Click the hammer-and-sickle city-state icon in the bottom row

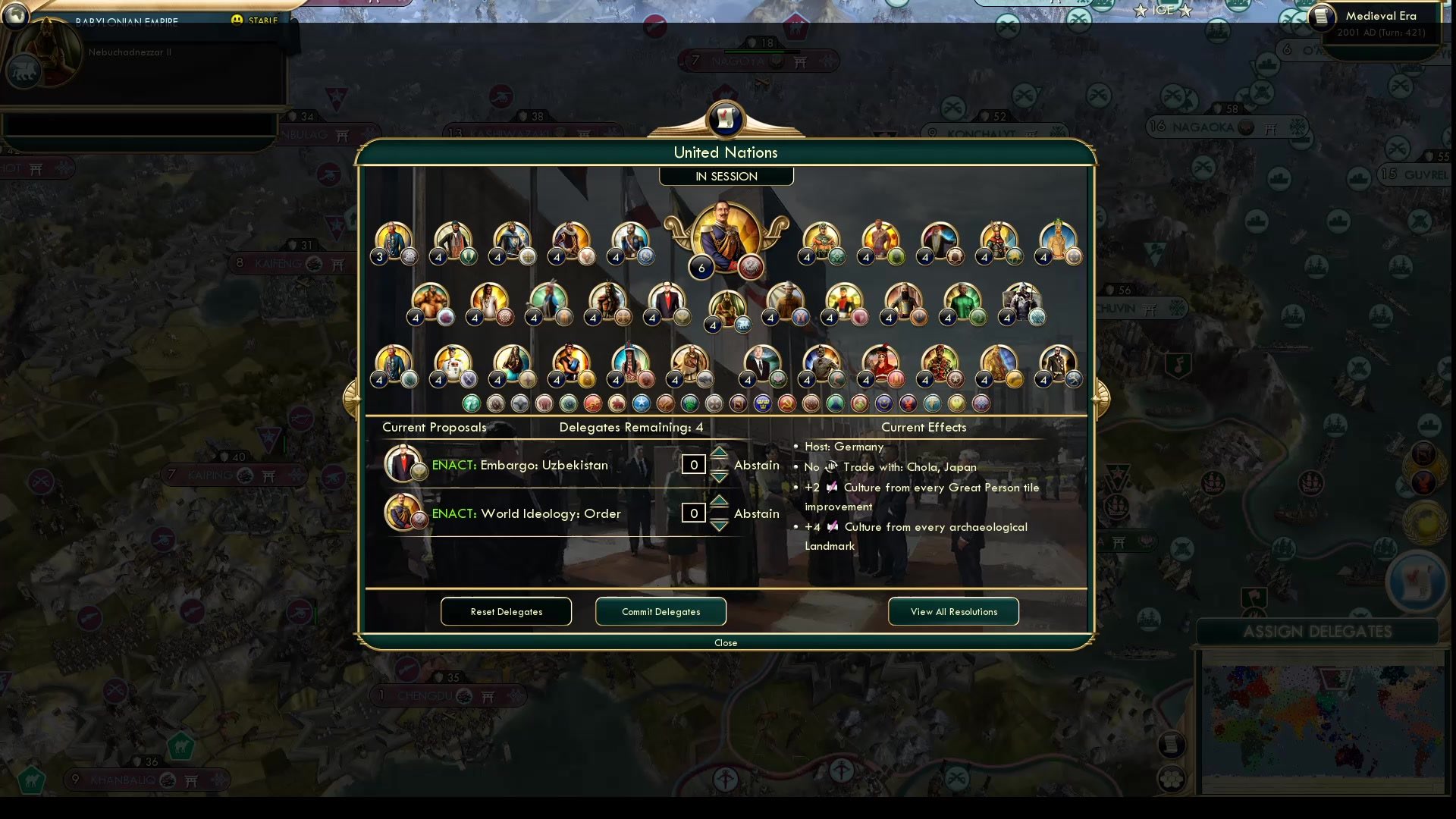pos(786,403)
